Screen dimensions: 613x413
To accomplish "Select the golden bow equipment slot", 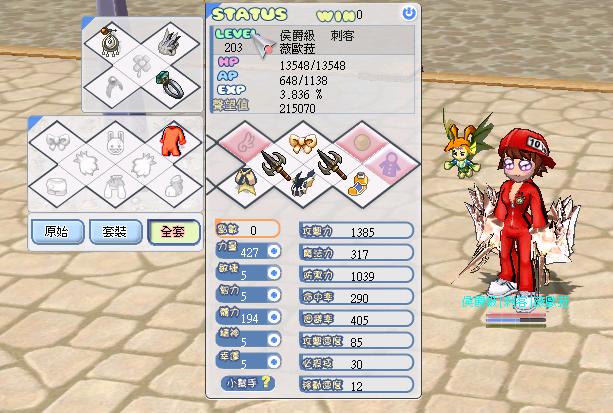I will 302,141.
